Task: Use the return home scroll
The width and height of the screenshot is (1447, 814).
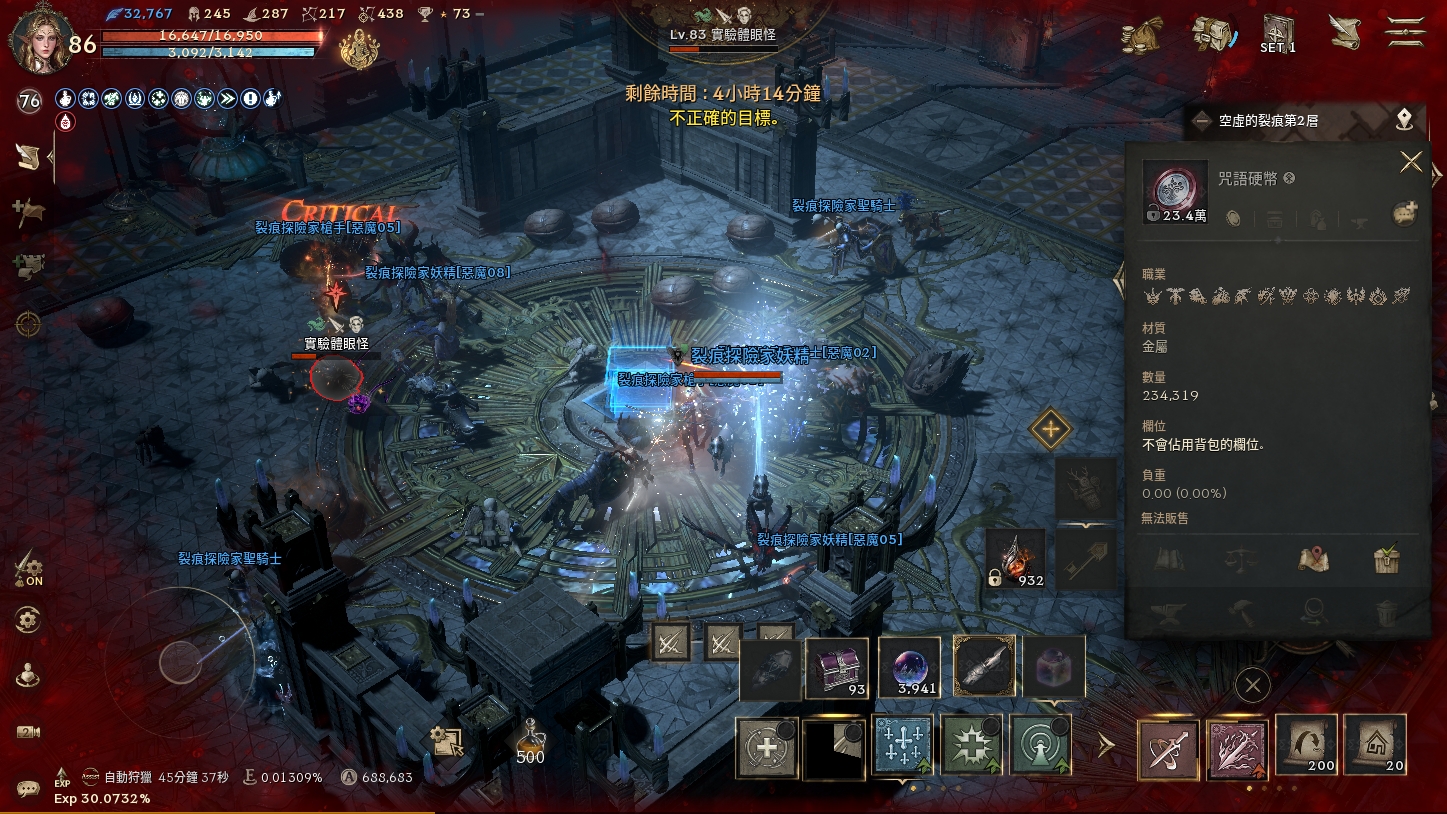Action: pyautogui.click(x=1375, y=745)
